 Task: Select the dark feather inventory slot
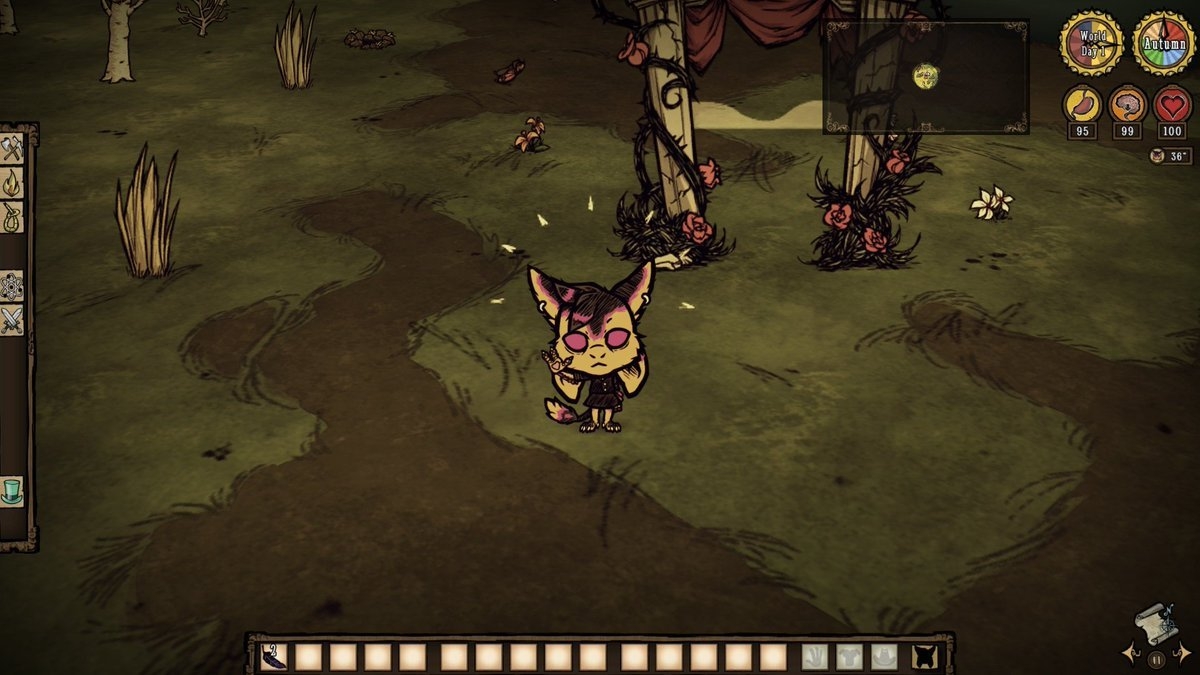click(x=272, y=657)
